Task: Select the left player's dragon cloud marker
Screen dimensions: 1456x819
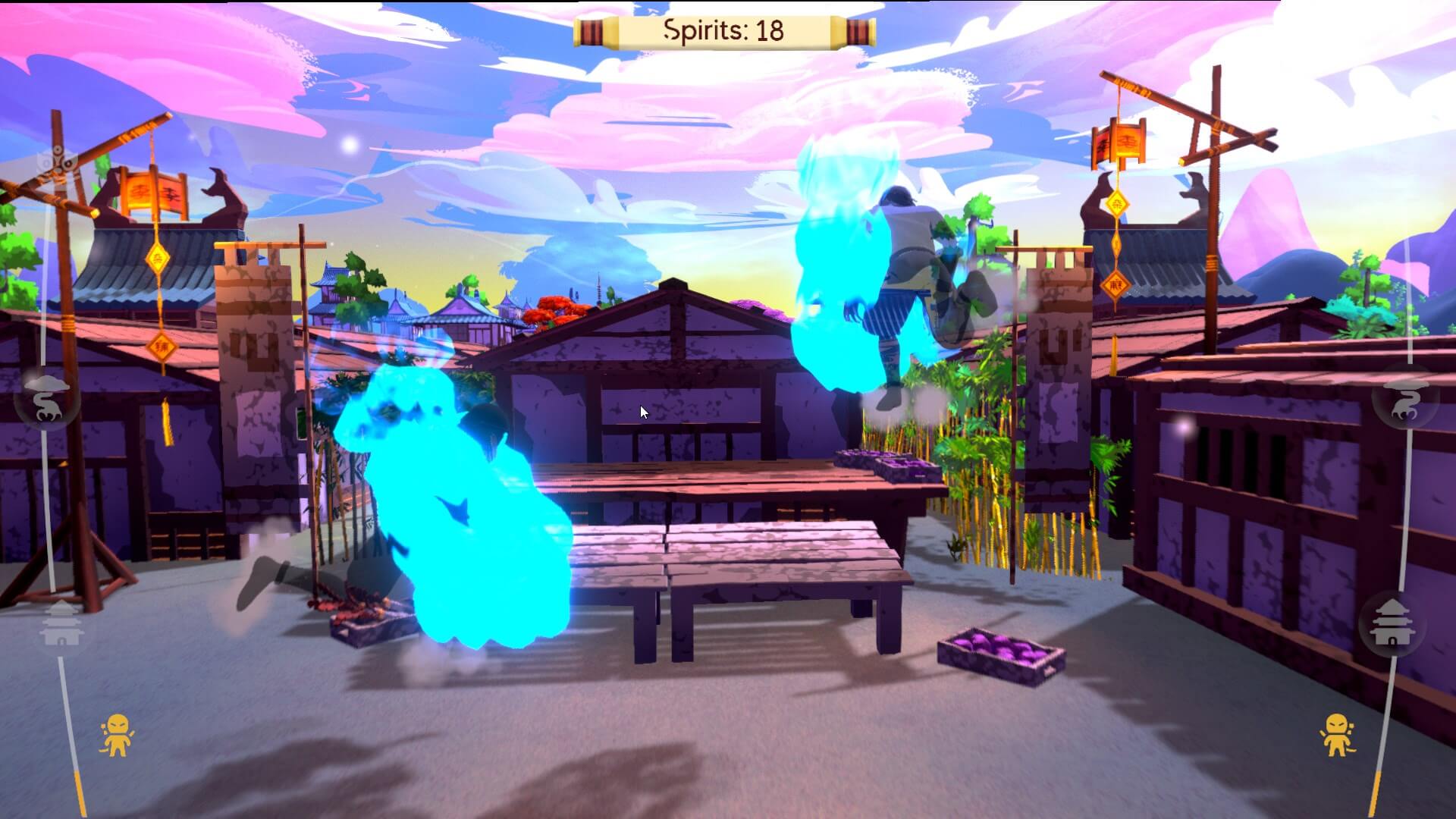Action: pos(47,399)
